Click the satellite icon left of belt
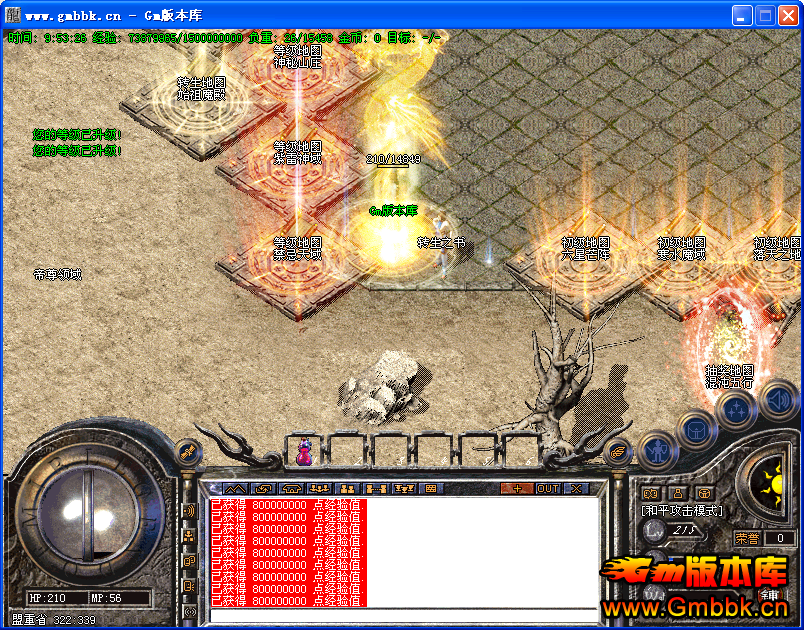 tap(186, 452)
